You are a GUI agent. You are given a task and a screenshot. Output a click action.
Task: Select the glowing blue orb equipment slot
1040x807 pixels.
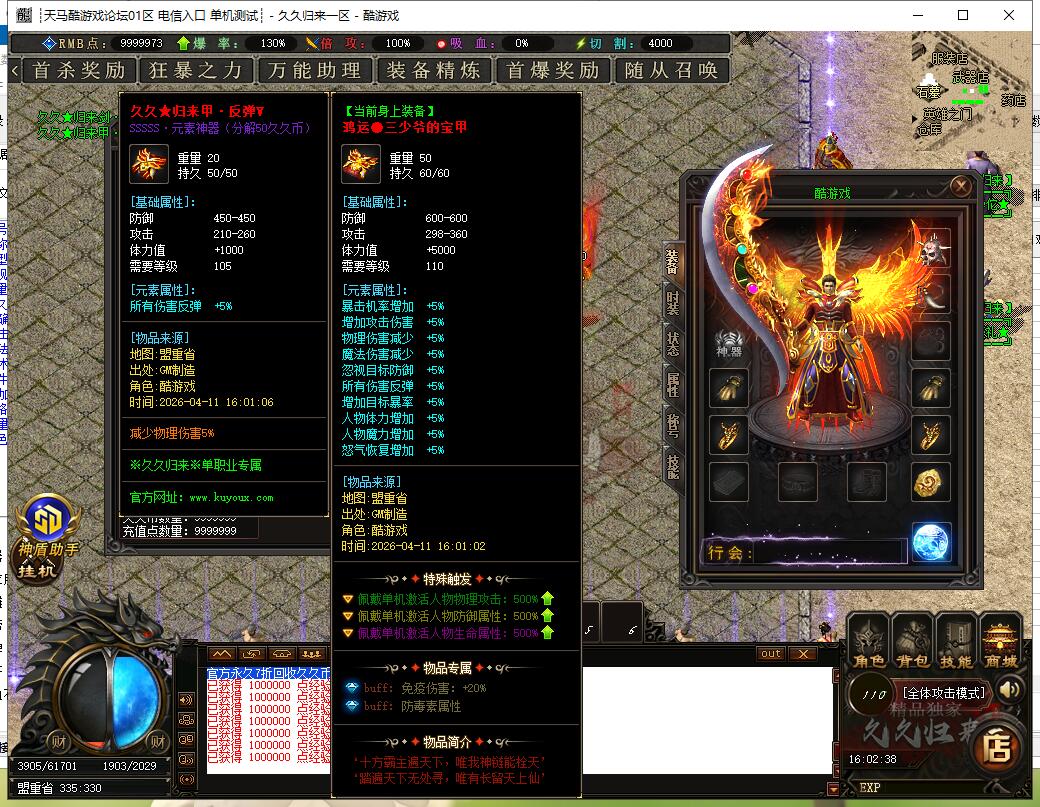tap(931, 542)
